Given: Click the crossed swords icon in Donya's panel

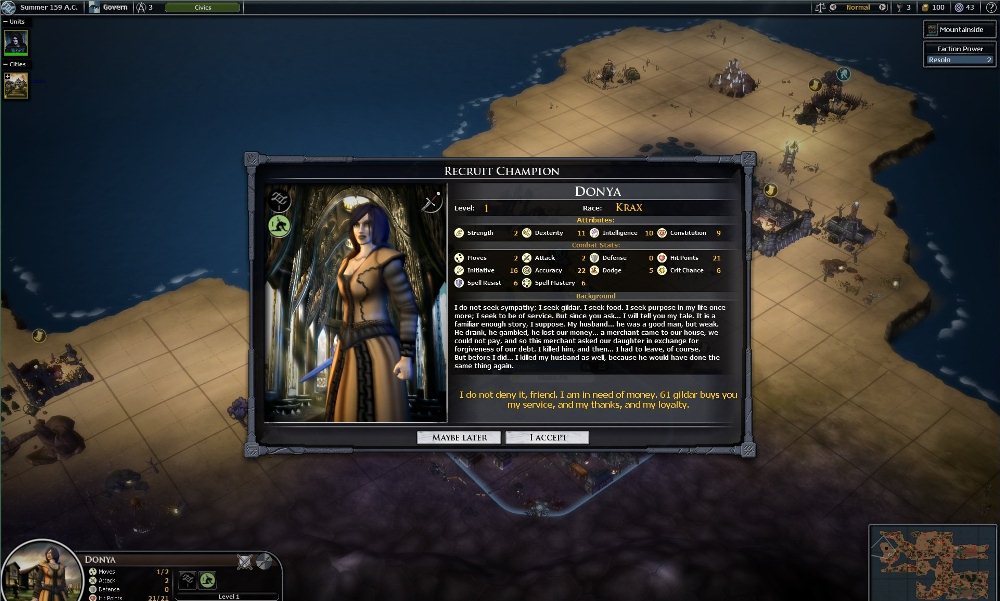Looking at the screenshot, I should pos(244,561).
